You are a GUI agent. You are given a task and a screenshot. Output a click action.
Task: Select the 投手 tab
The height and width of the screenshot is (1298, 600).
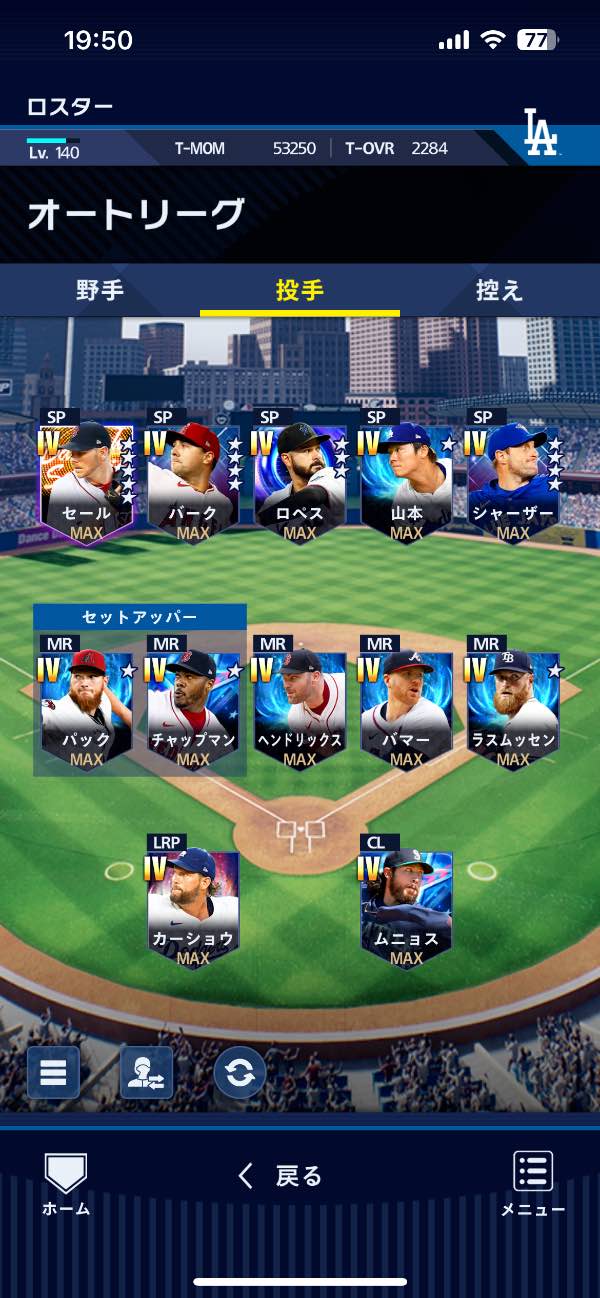(300, 291)
